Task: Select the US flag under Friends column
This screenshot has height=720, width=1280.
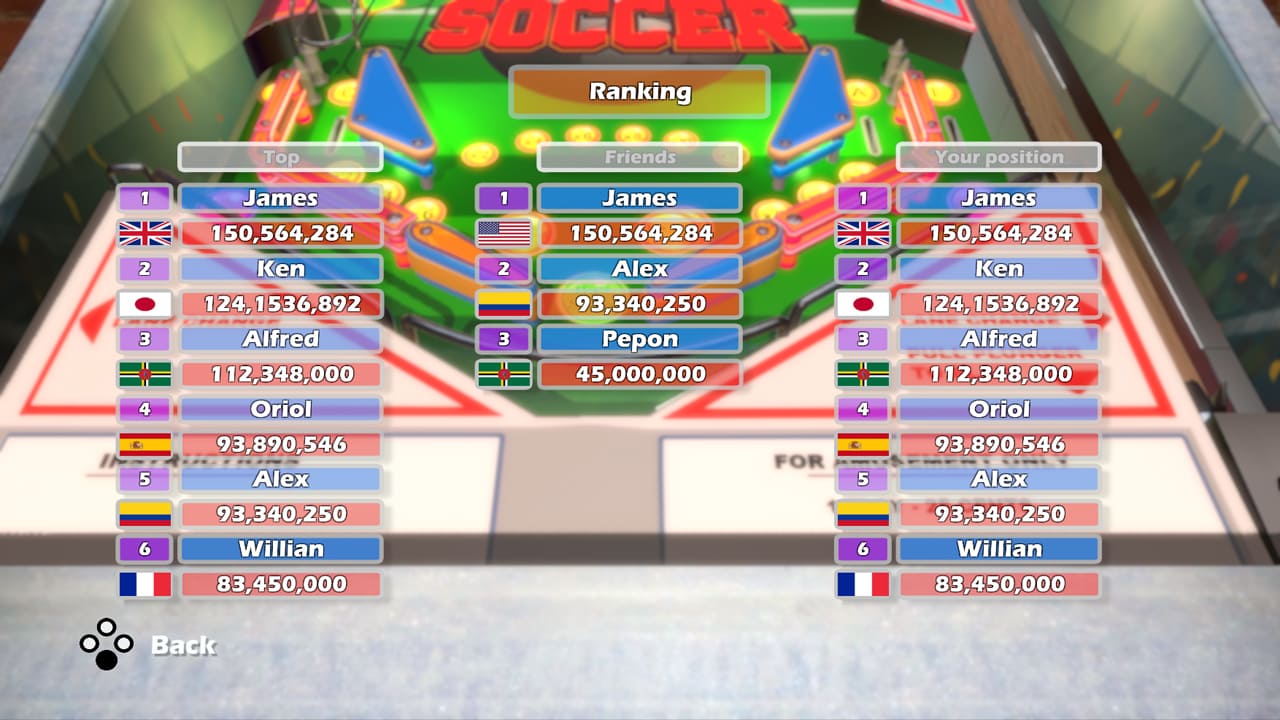Action: point(504,232)
